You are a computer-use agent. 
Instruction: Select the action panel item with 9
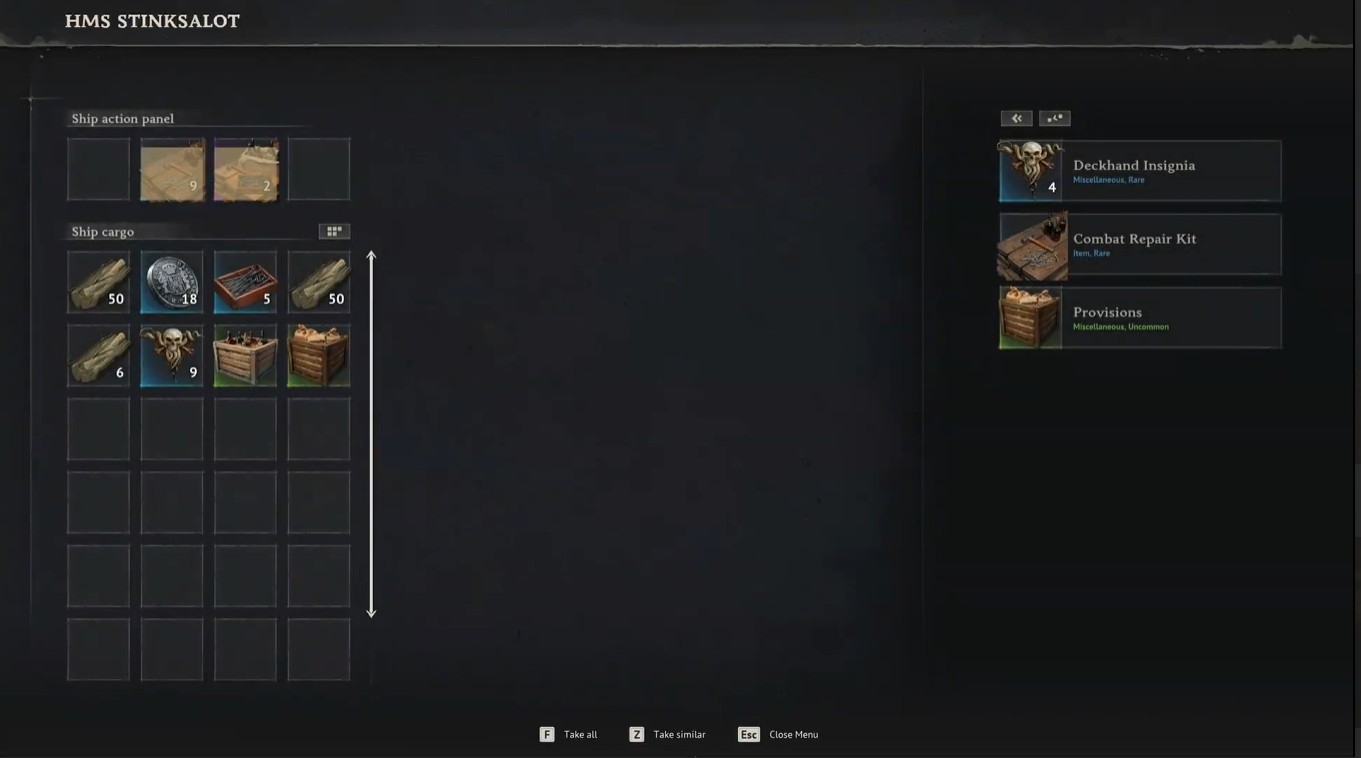[172, 170]
